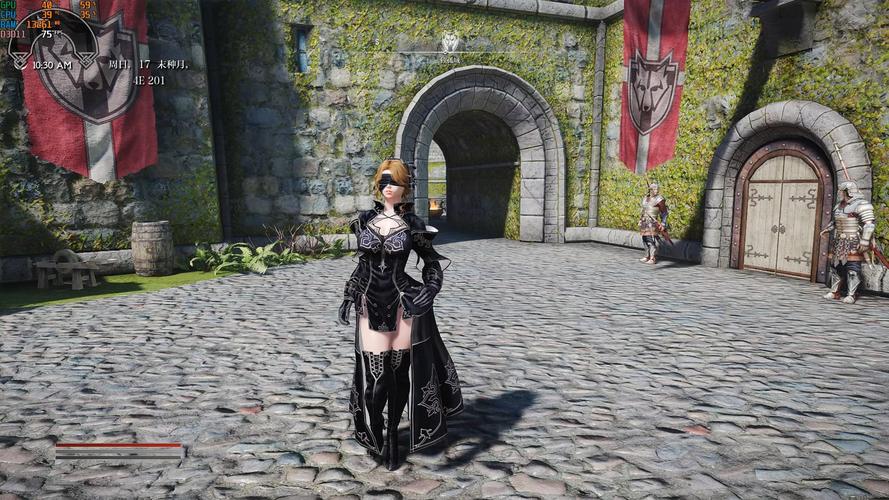889x500 pixels.
Task: Select the wolf-head location marker on the compass
Action: pyautogui.click(x=450, y=42)
